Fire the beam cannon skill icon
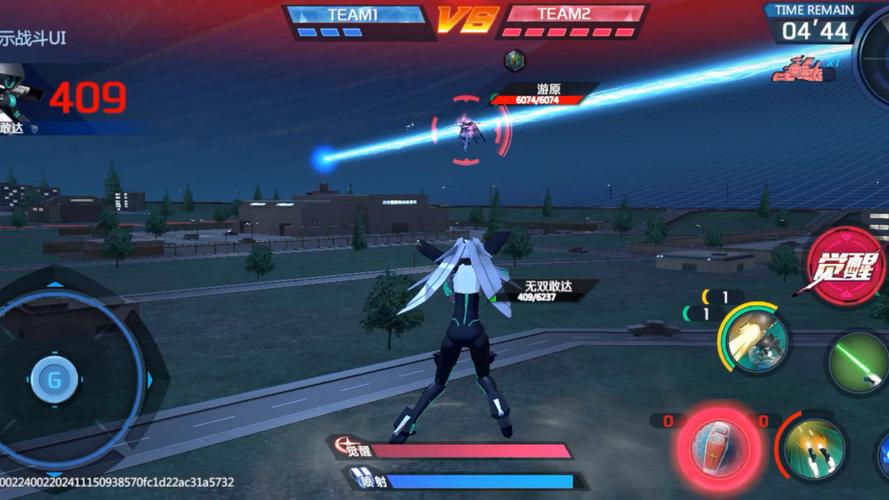The width and height of the screenshot is (889, 500). coord(754,340)
